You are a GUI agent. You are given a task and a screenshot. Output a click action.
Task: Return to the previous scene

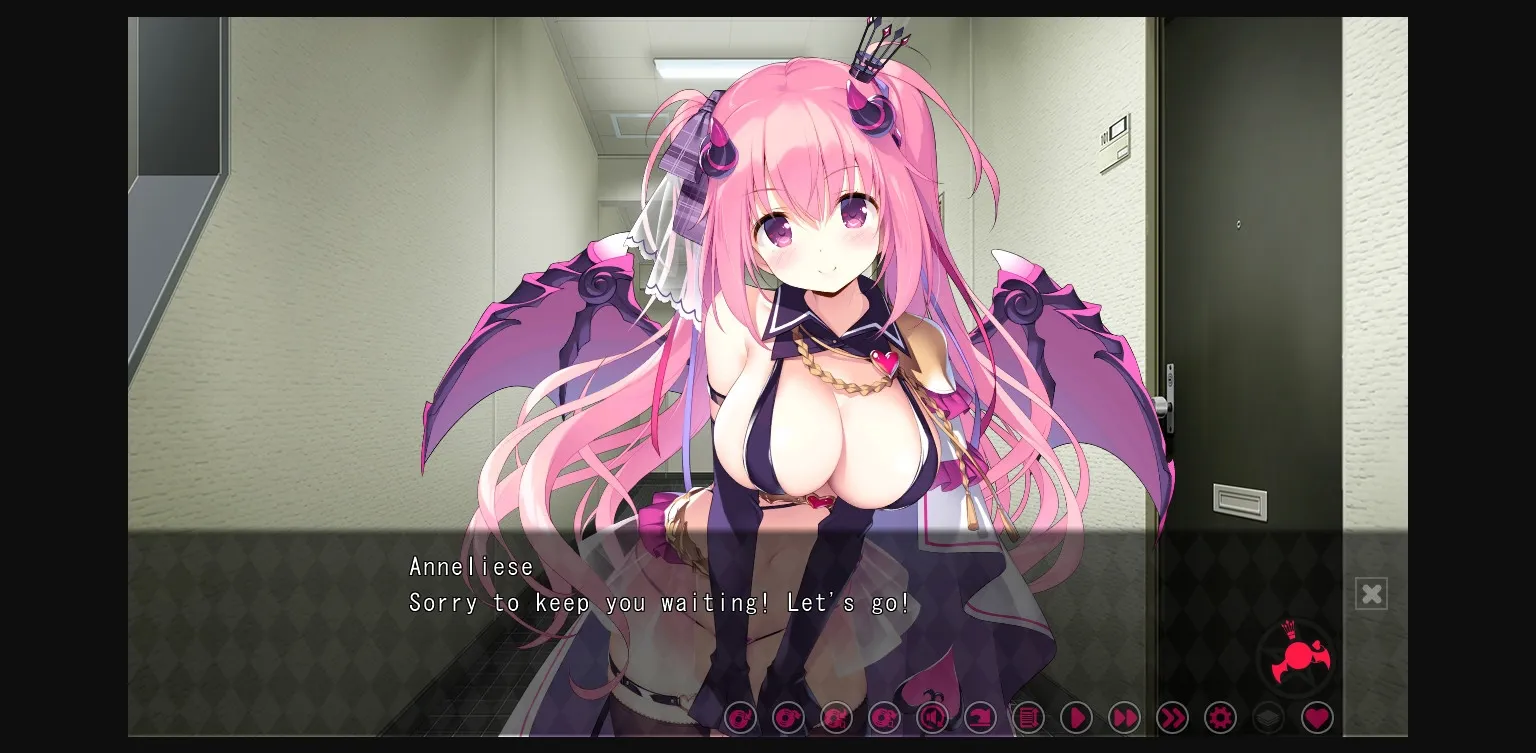[x=981, y=718]
